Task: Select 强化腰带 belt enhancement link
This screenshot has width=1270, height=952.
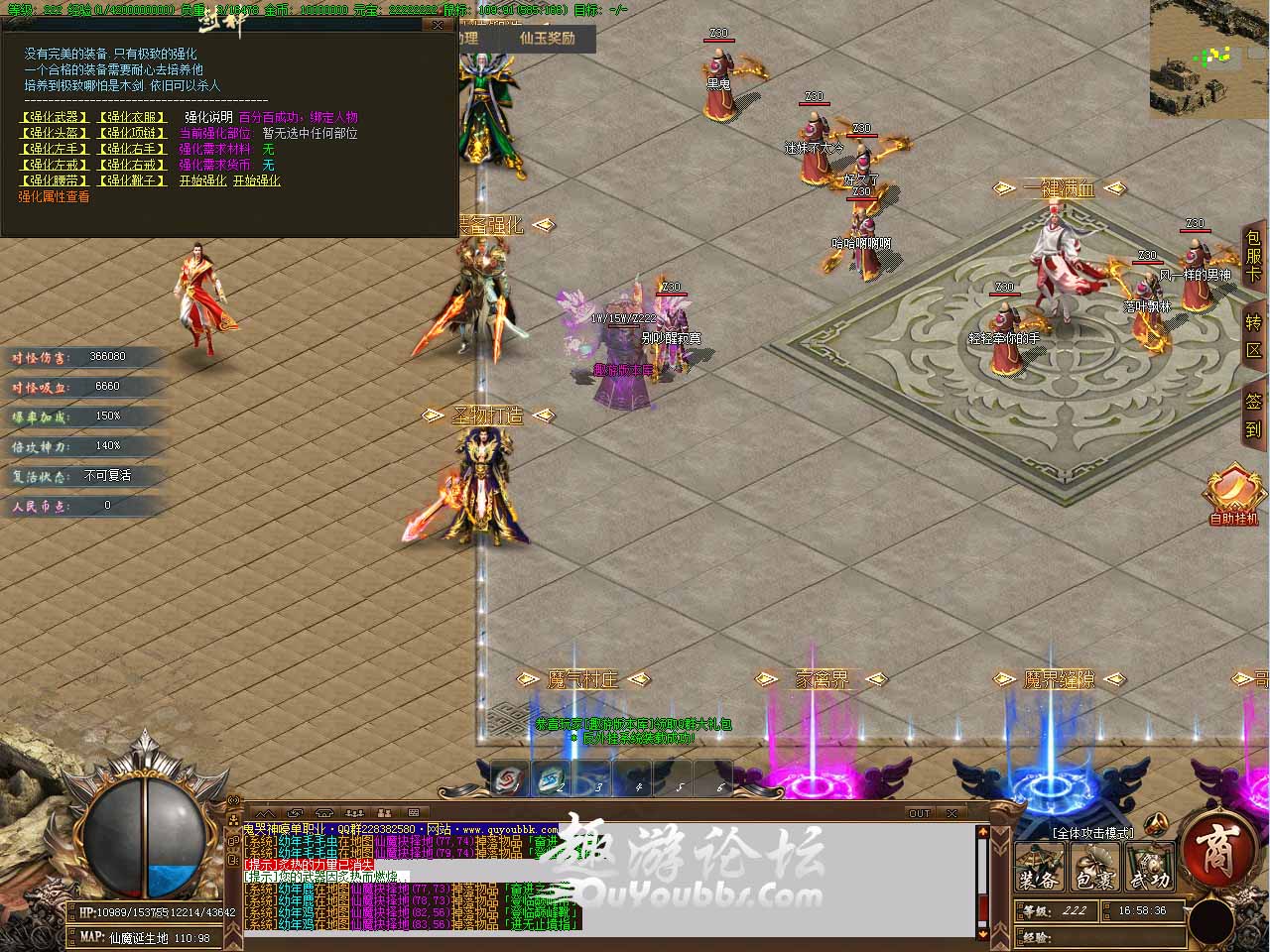Action: click(55, 180)
